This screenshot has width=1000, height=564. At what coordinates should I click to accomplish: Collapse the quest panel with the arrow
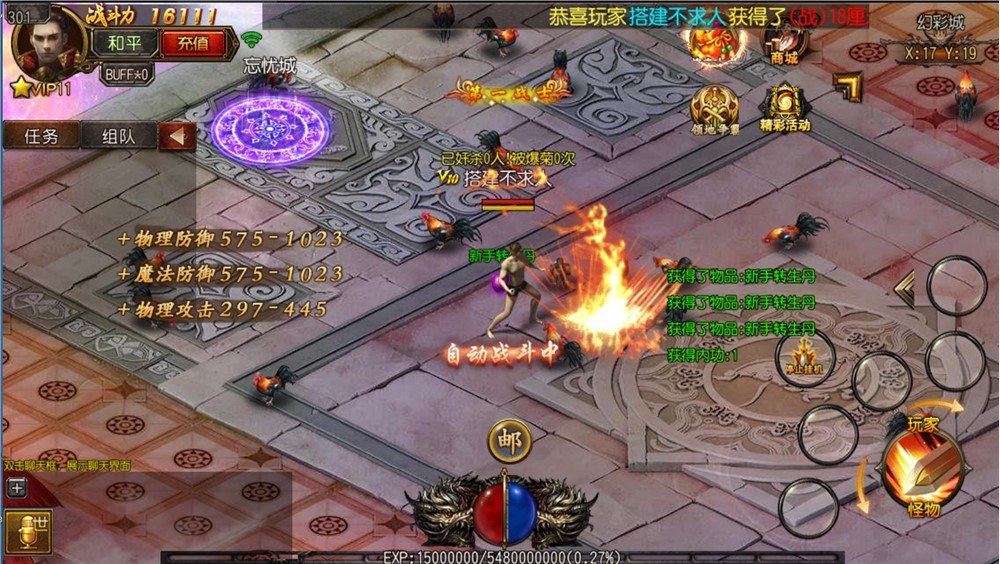point(178,136)
